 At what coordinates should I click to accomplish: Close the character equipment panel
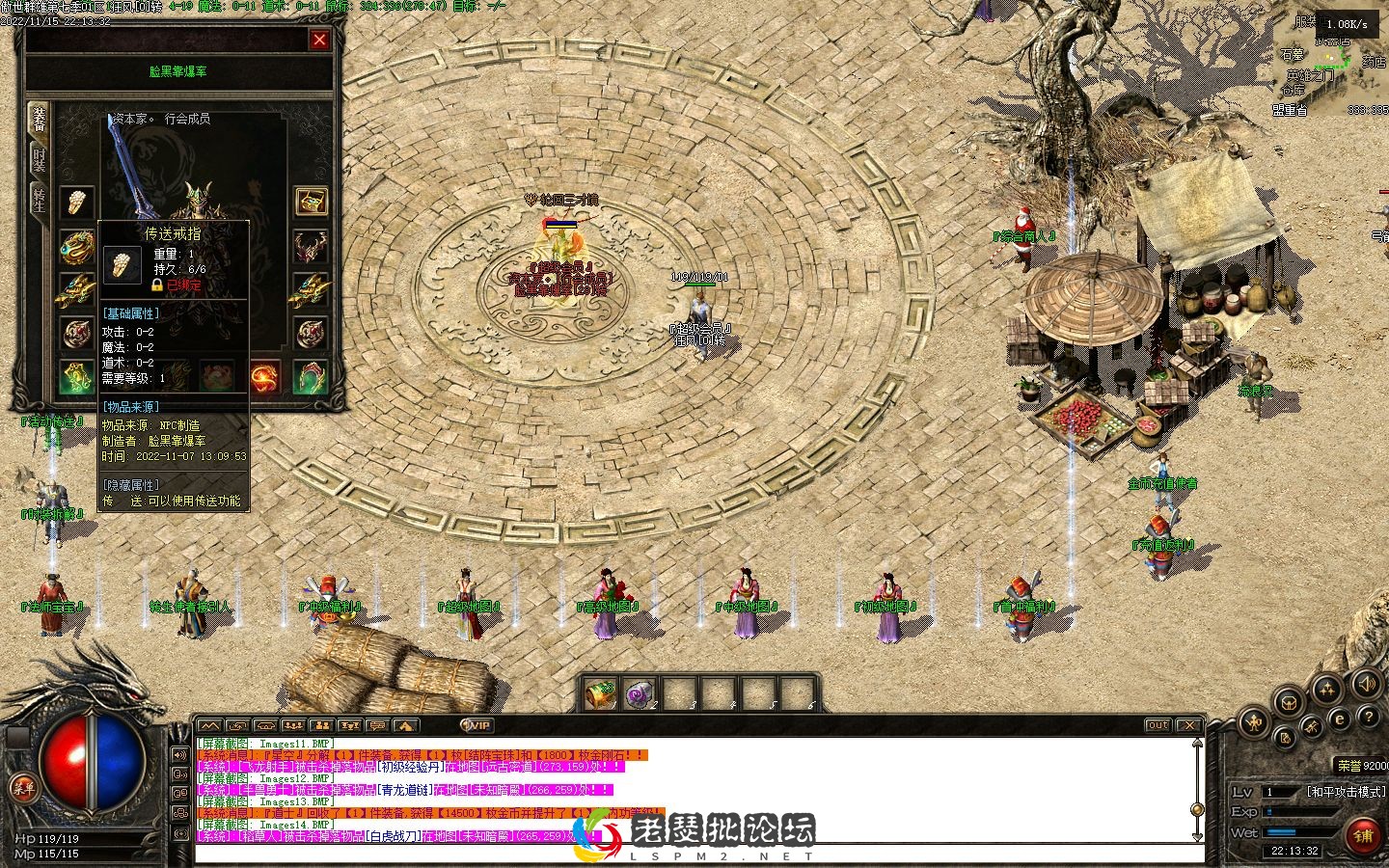tap(319, 40)
